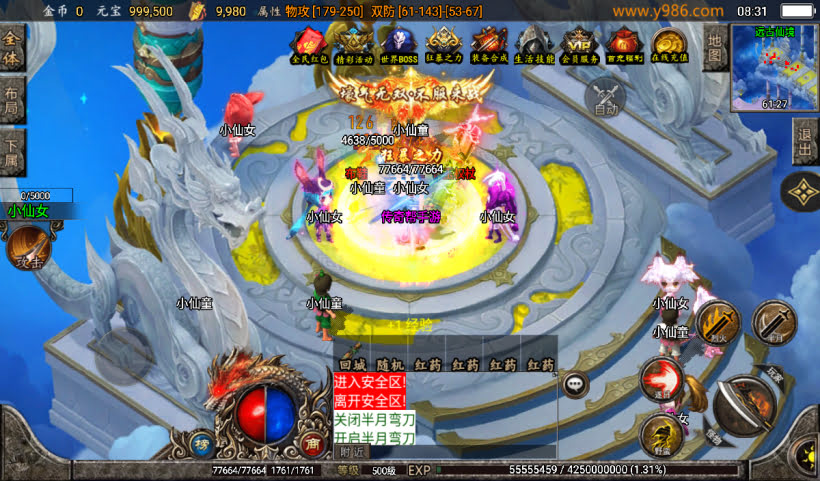Click the 远古仙境 minimap

[x=773, y=66]
